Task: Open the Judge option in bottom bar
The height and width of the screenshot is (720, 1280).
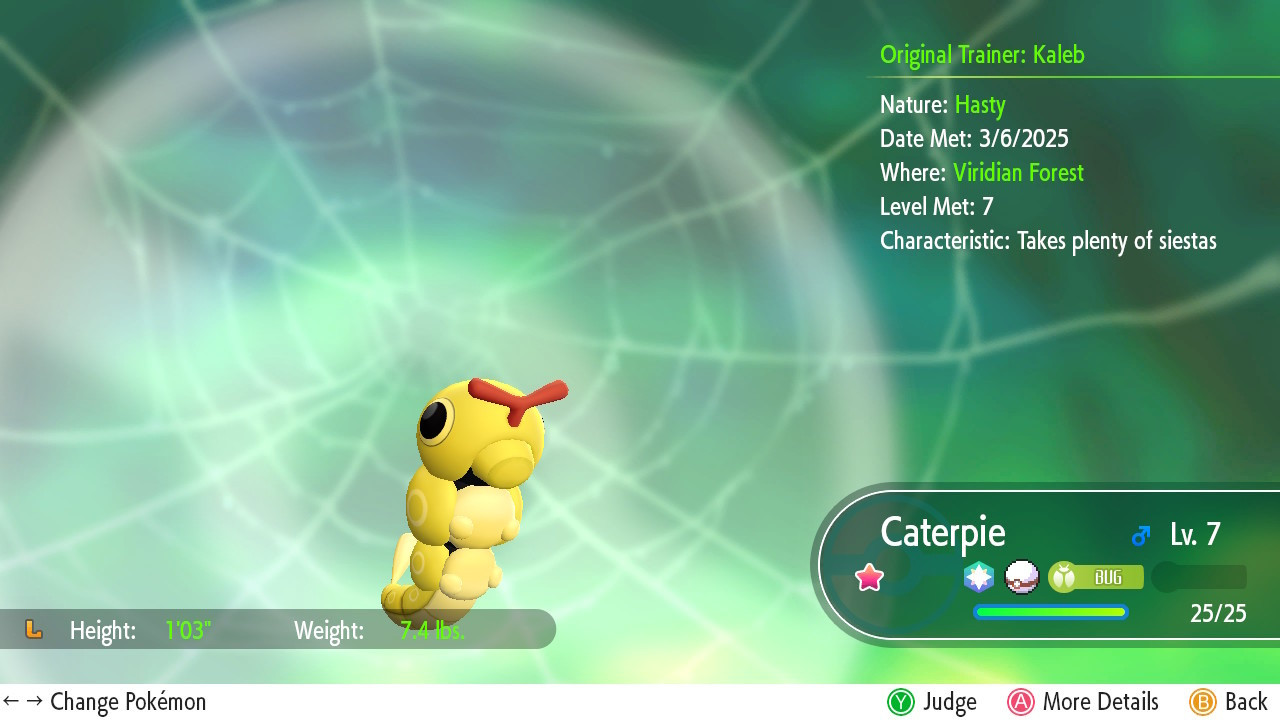Action: pos(931,702)
